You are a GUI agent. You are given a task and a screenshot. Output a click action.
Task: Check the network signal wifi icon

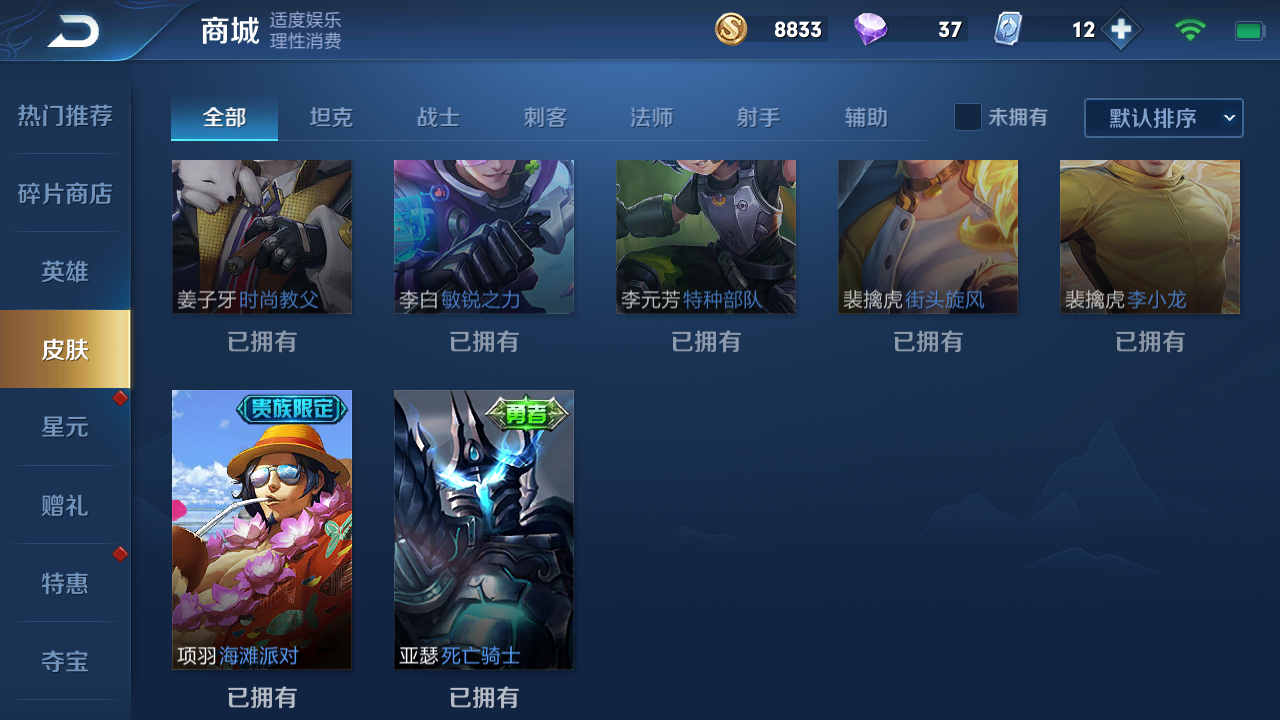1190,29
